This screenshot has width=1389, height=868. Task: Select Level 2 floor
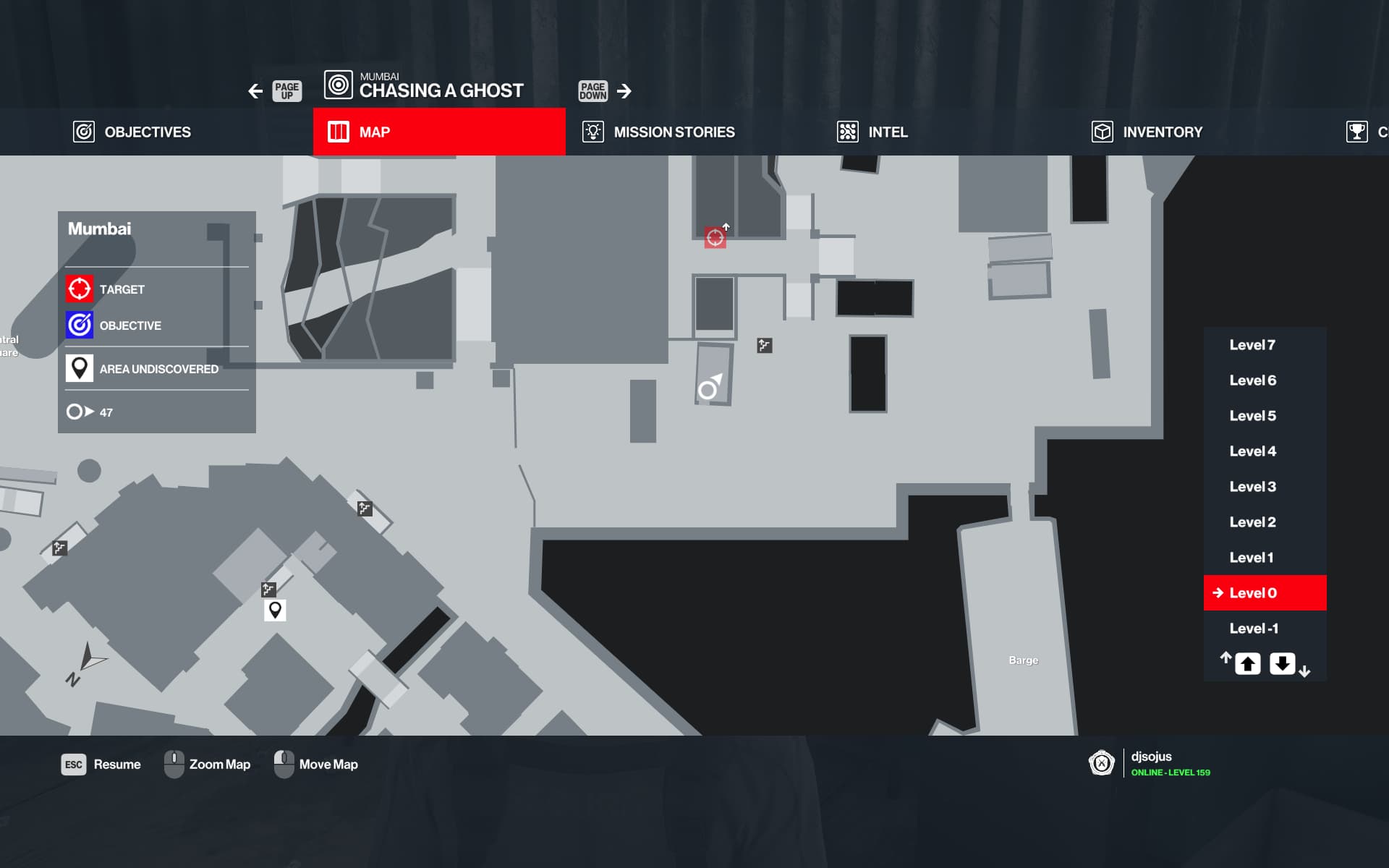(x=1252, y=522)
